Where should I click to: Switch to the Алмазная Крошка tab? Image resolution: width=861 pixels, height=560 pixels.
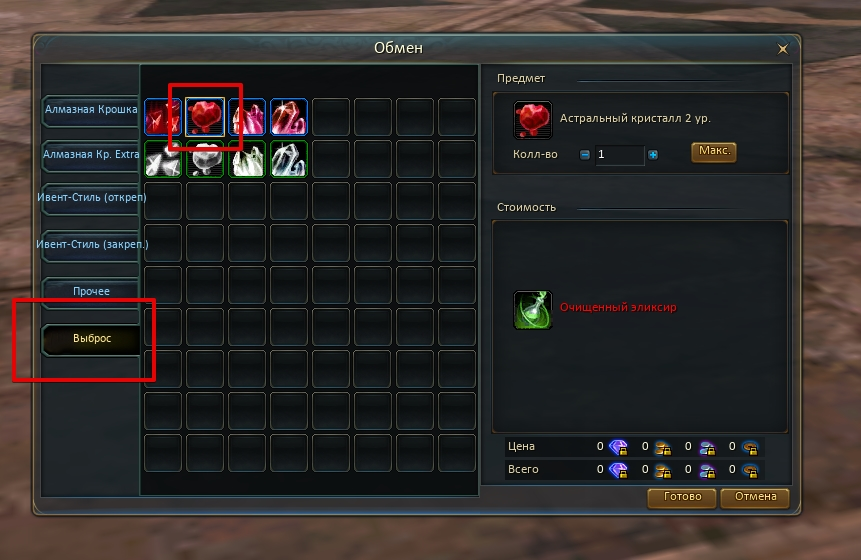[x=90, y=110]
